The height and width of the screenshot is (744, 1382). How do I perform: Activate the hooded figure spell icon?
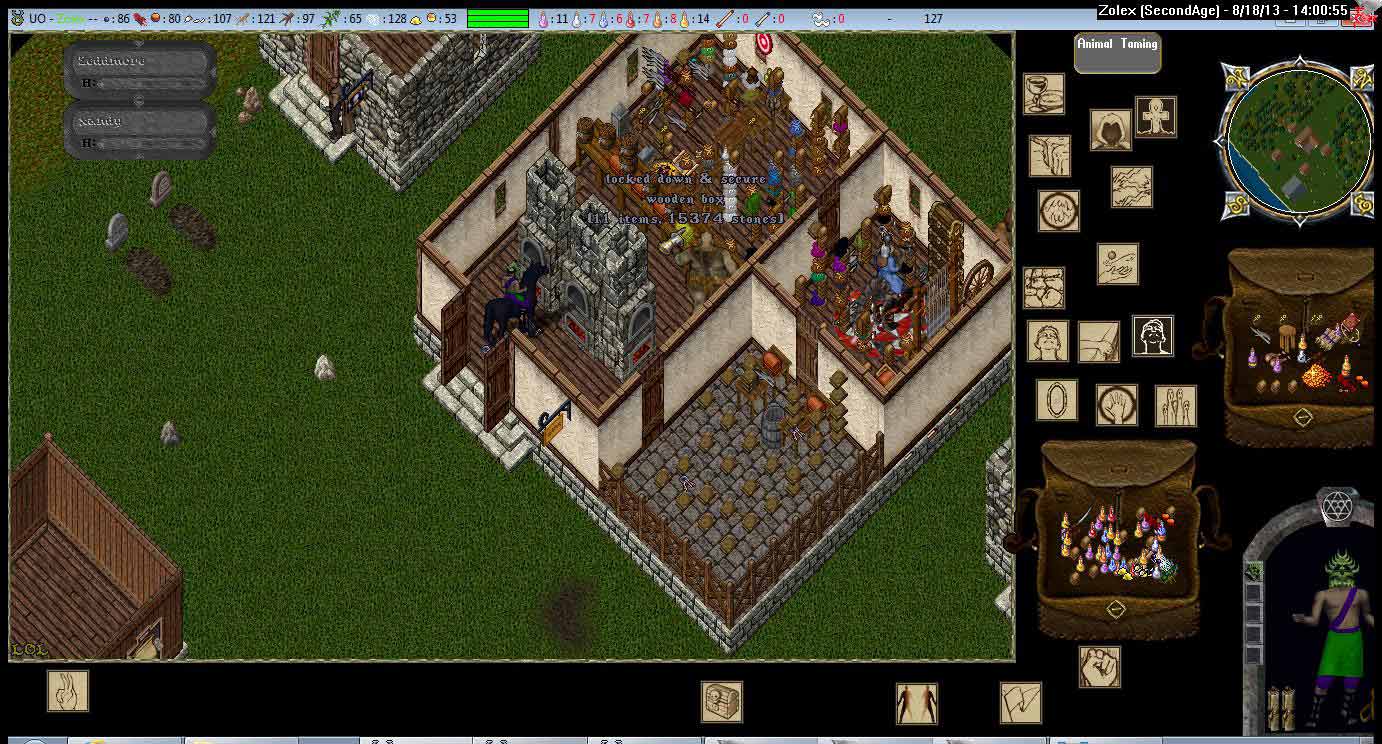pyautogui.click(x=1110, y=130)
